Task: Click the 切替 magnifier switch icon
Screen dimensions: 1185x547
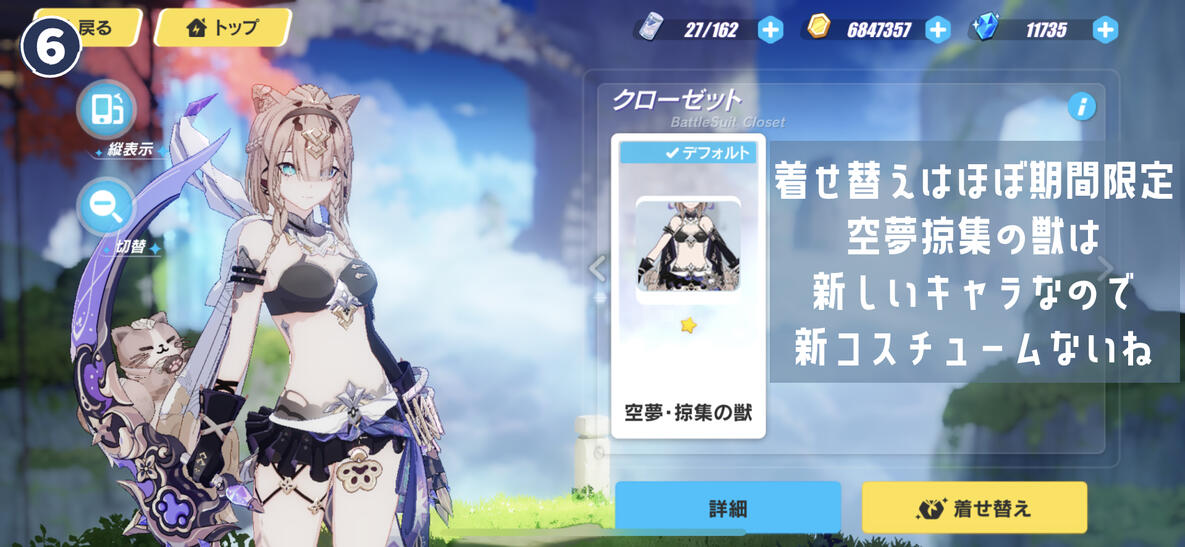Action: click(106, 207)
